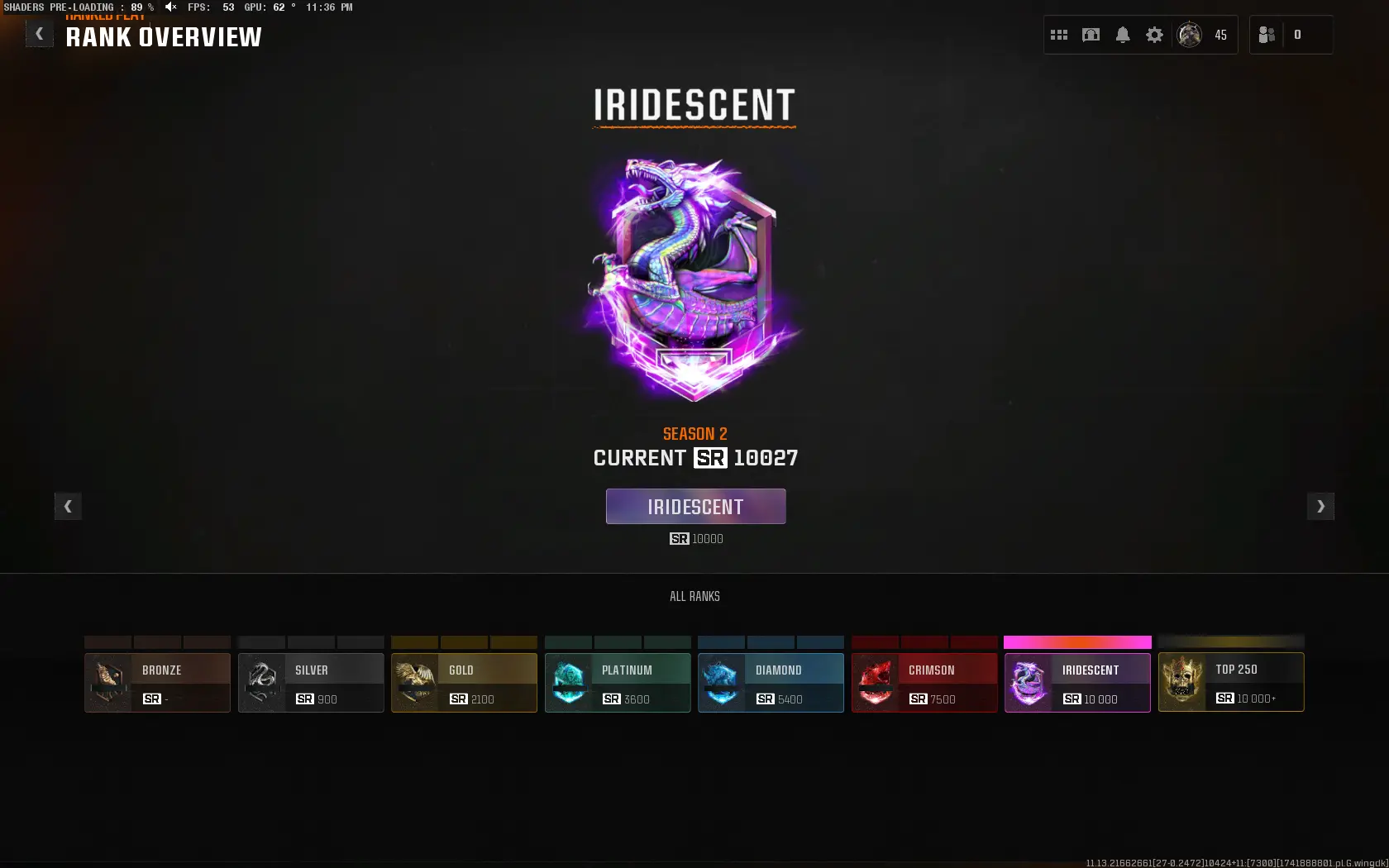1389x868 pixels.
Task: Unmute audio via the speaker icon
Action: pyautogui.click(x=171, y=7)
